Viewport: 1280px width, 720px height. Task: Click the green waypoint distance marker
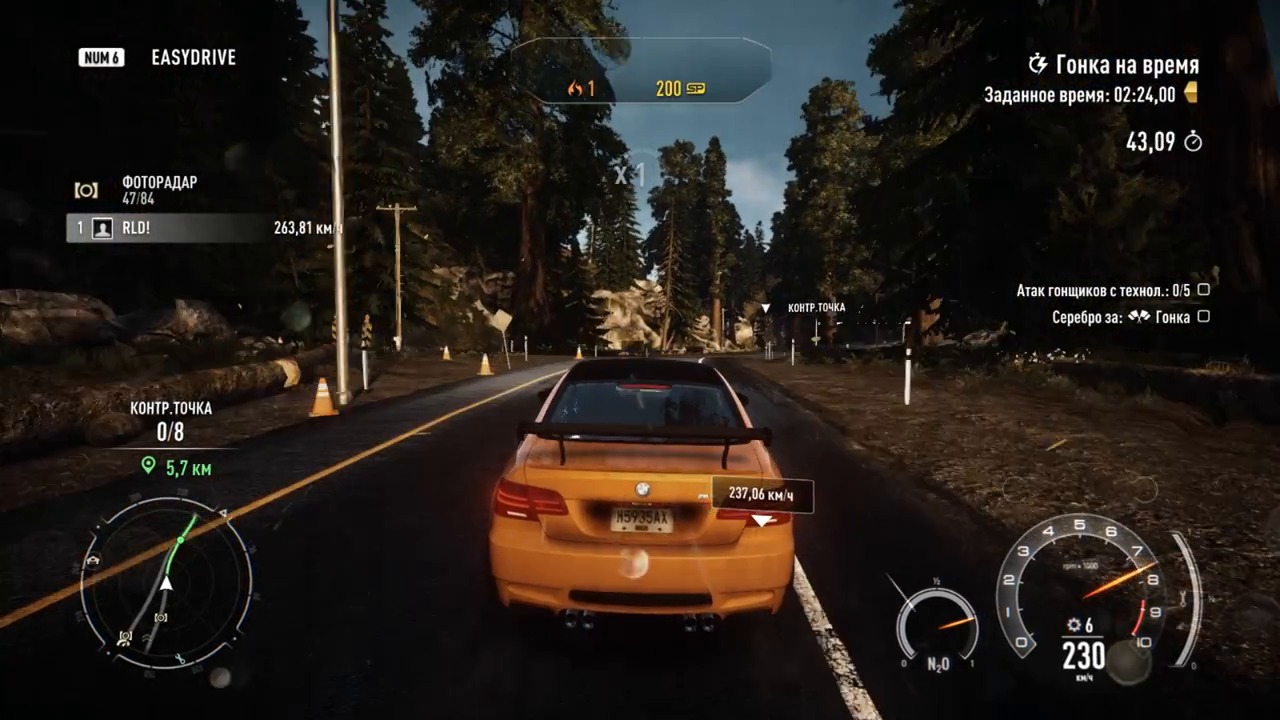(x=149, y=466)
